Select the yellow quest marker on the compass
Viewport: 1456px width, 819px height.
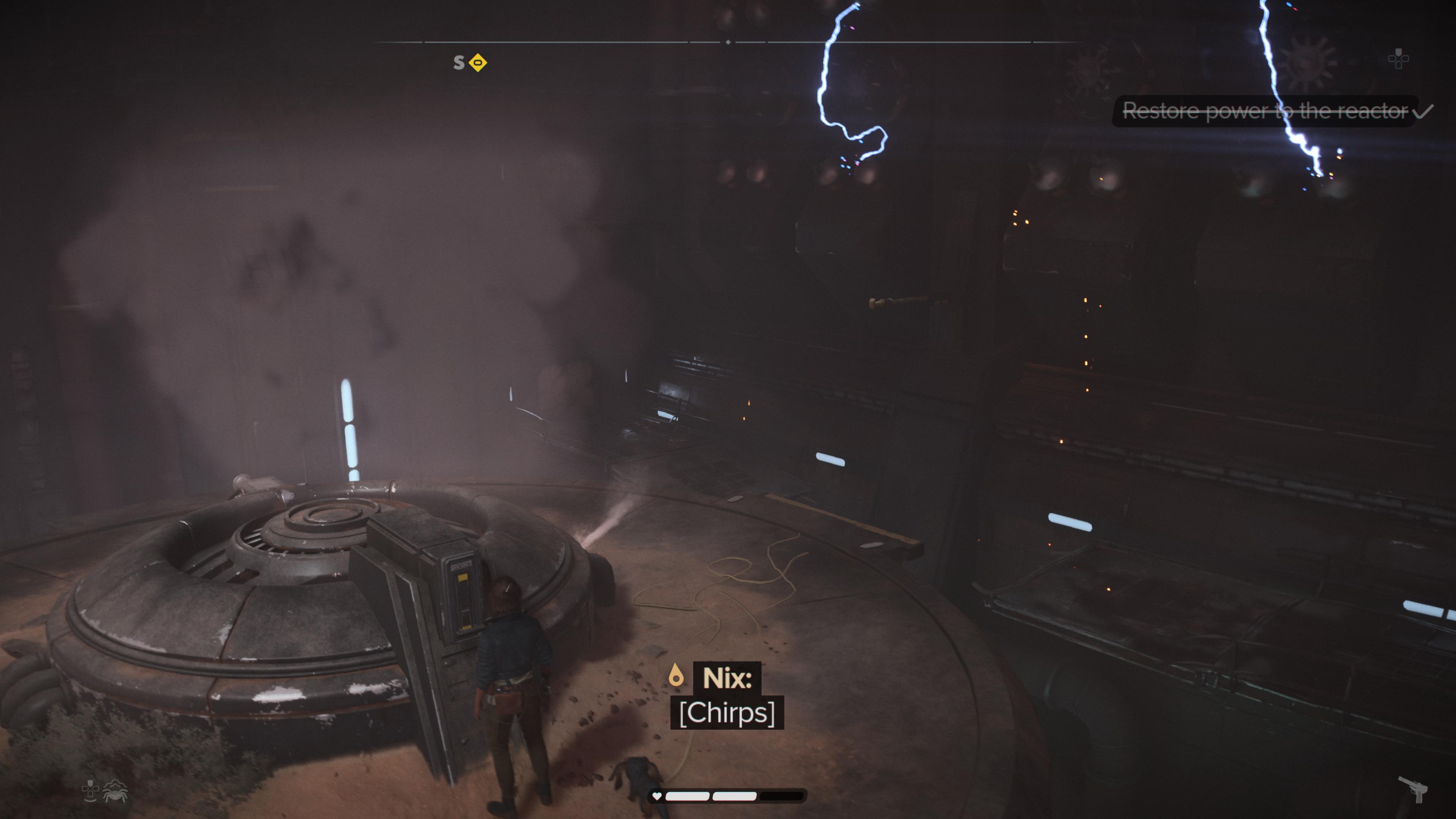click(478, 62)
